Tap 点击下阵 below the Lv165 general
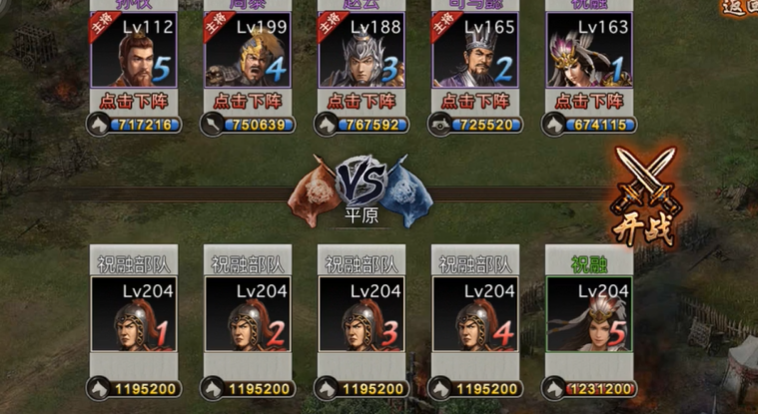This screenshot has width=758, height=414. (474, 102)
